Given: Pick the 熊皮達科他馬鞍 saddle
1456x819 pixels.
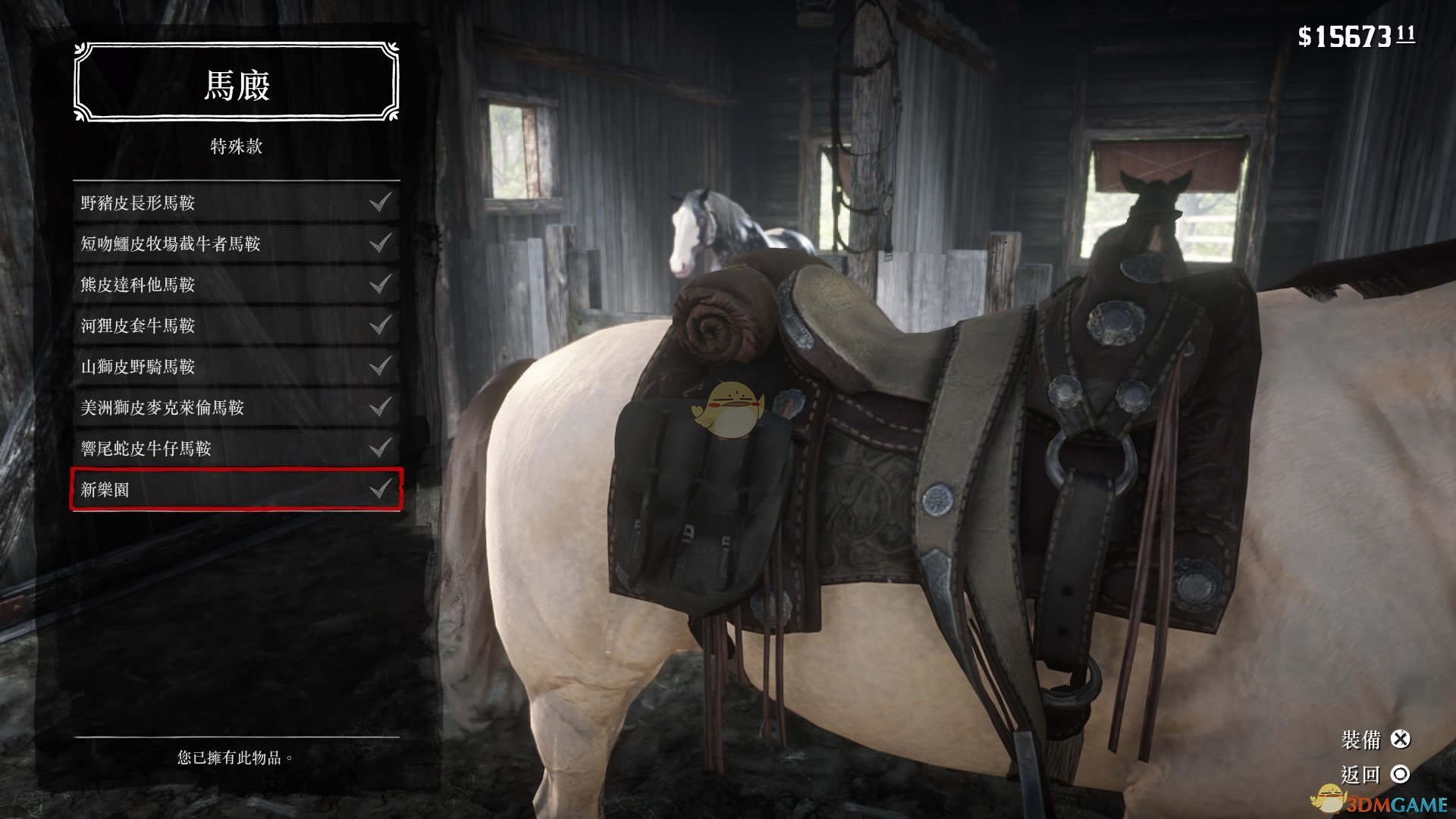Looking at the screenshot, I should coord(236,284).
